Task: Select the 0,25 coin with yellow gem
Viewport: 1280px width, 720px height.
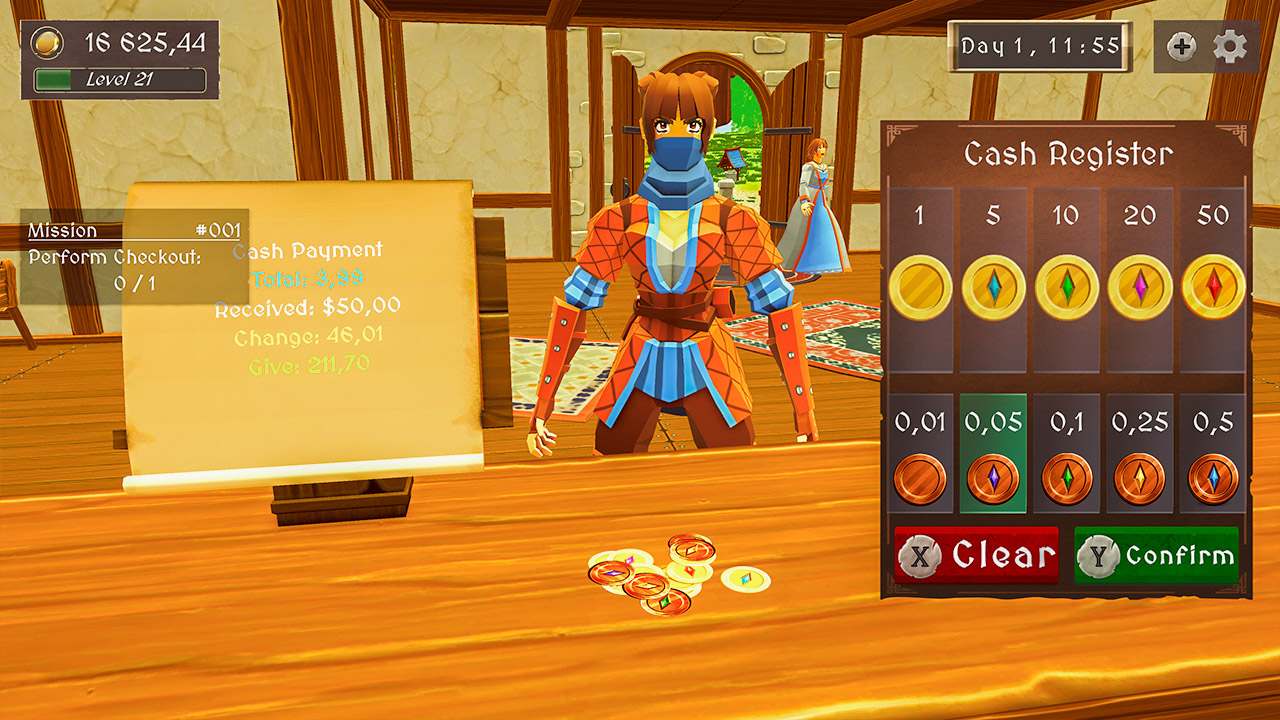Action: [1140, 478]
